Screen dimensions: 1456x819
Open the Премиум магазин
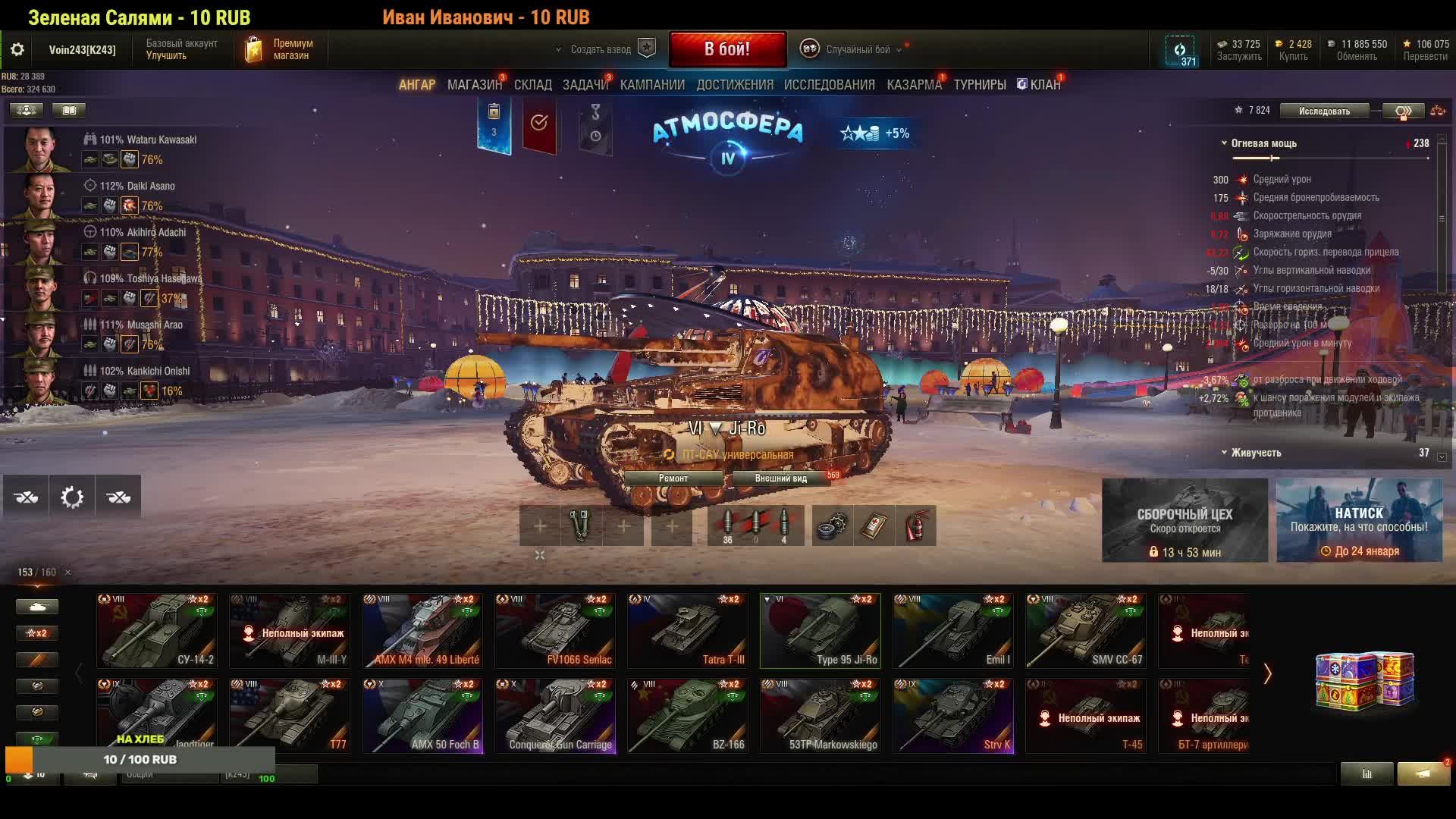[279, 49]
